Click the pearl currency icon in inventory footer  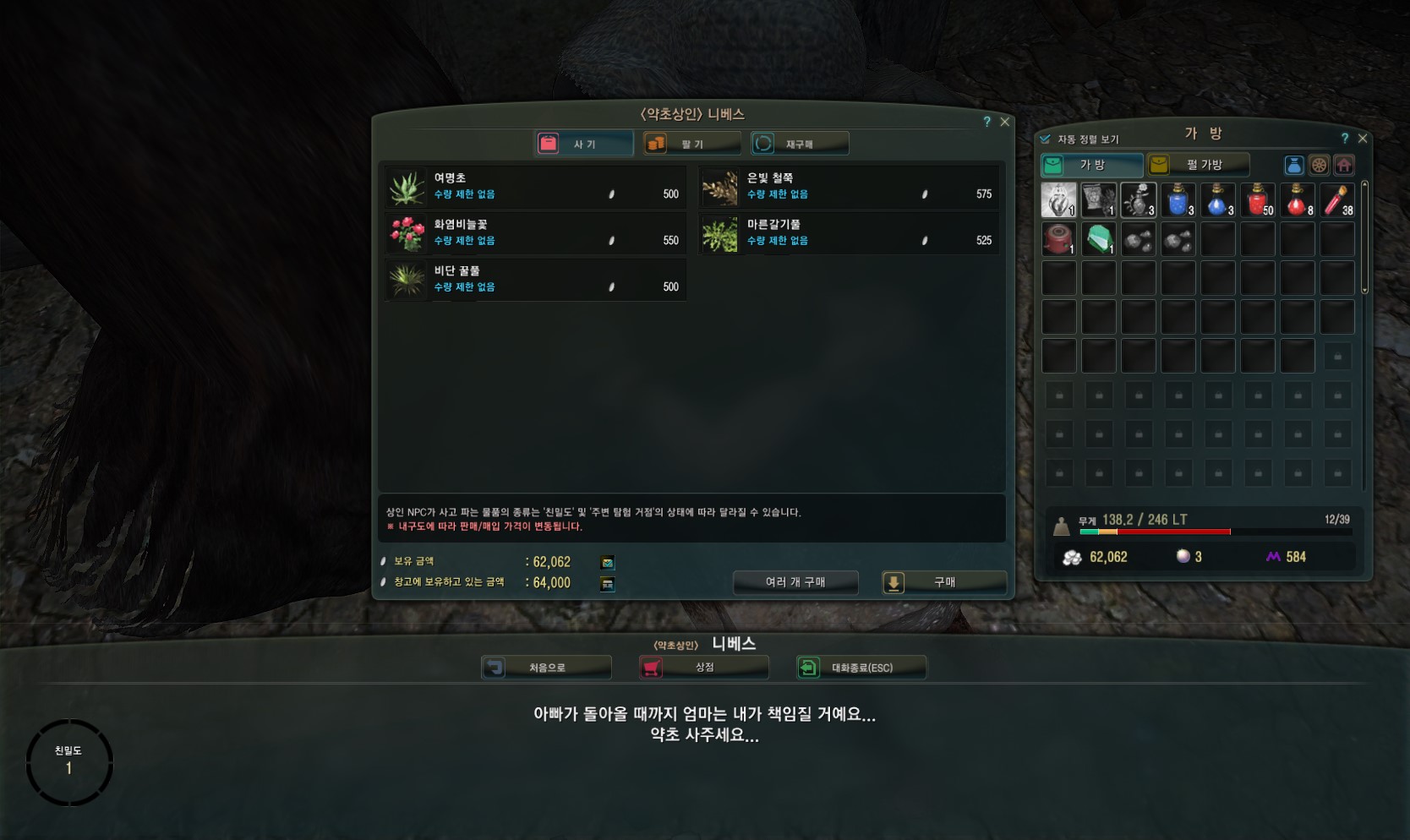pyautogui.click(x=1184, y=557)
